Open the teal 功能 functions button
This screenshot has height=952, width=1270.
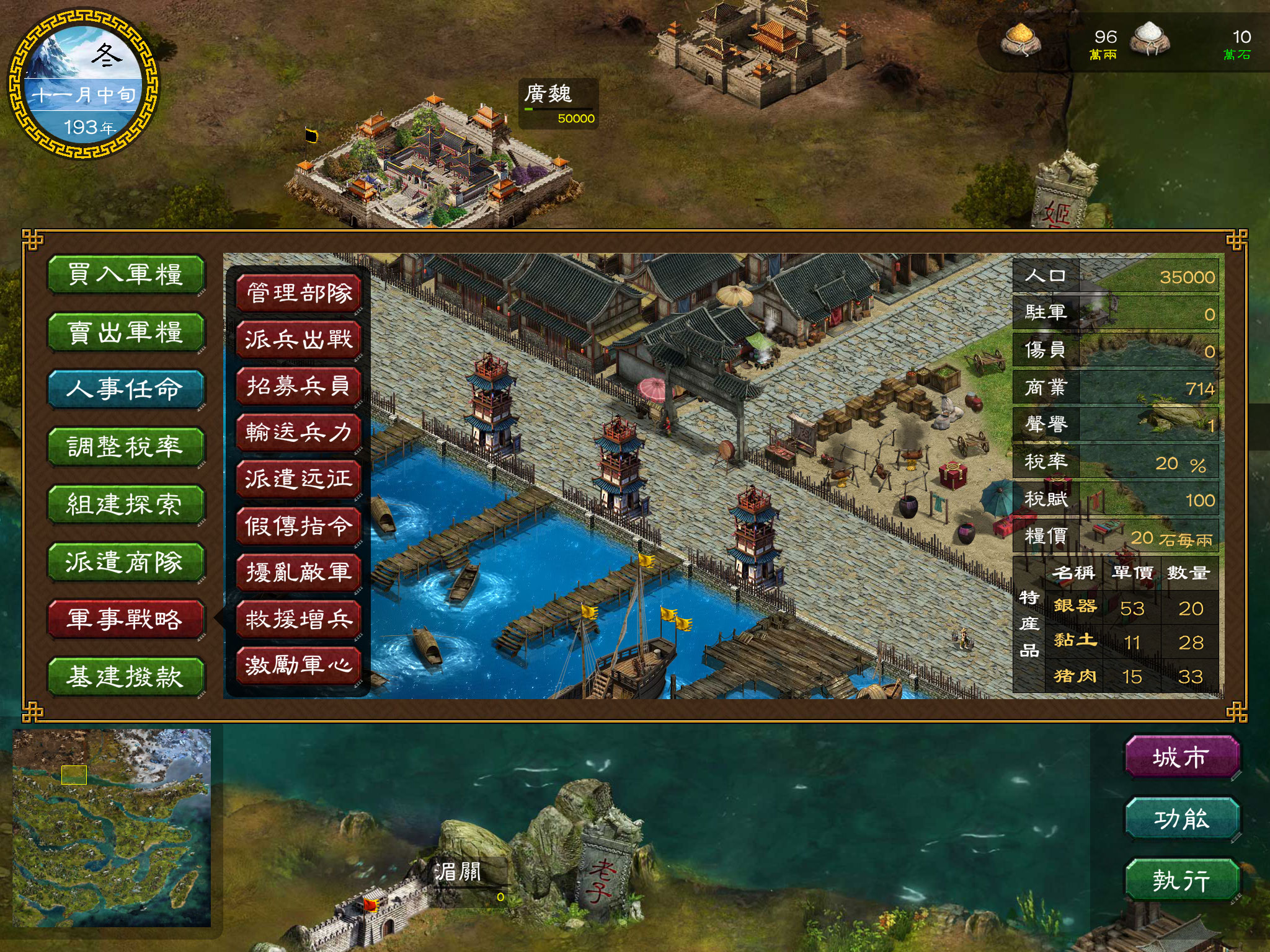click(x=1181, y=819)
